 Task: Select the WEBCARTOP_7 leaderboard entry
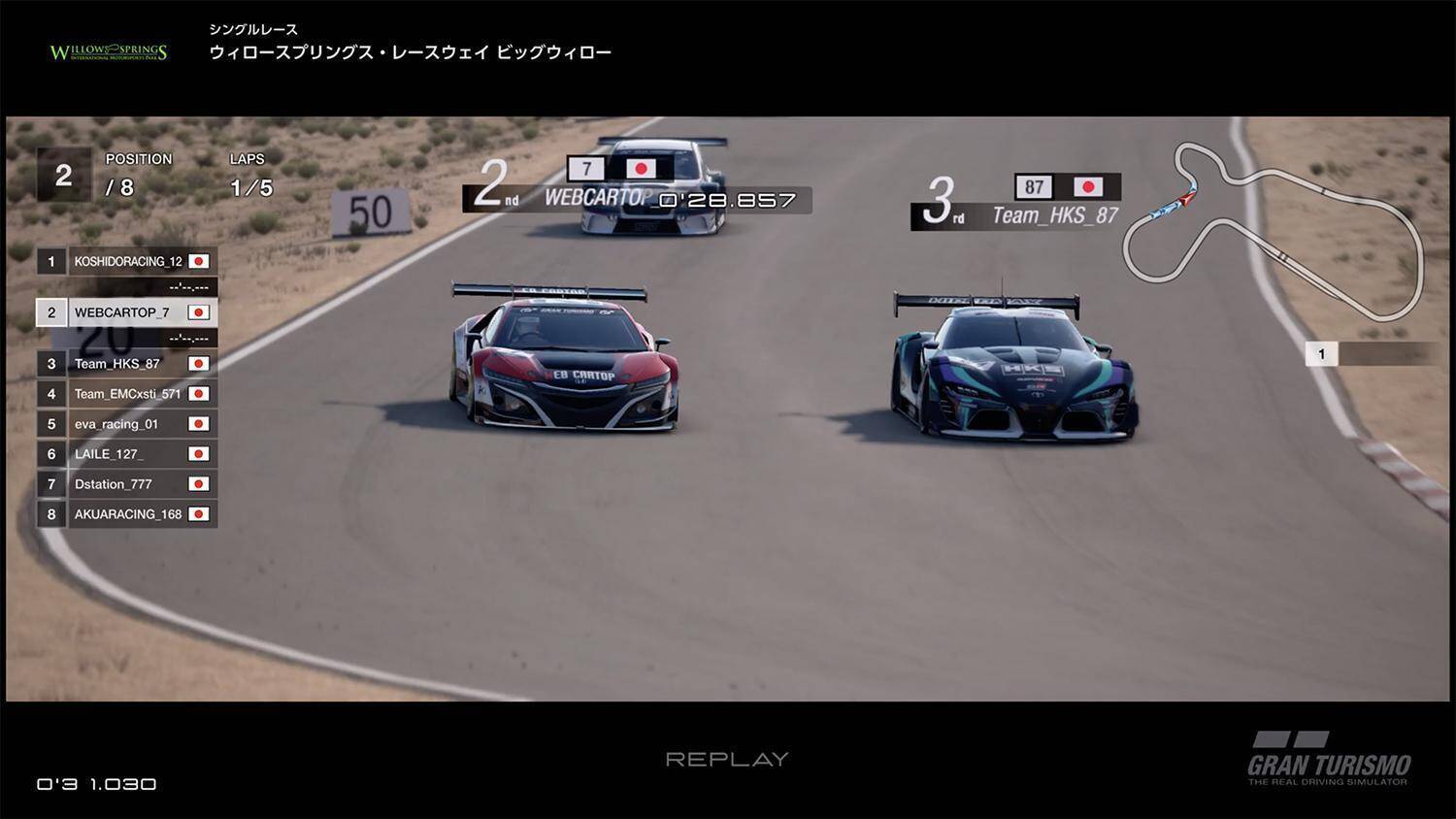click(x=131, y=312)
